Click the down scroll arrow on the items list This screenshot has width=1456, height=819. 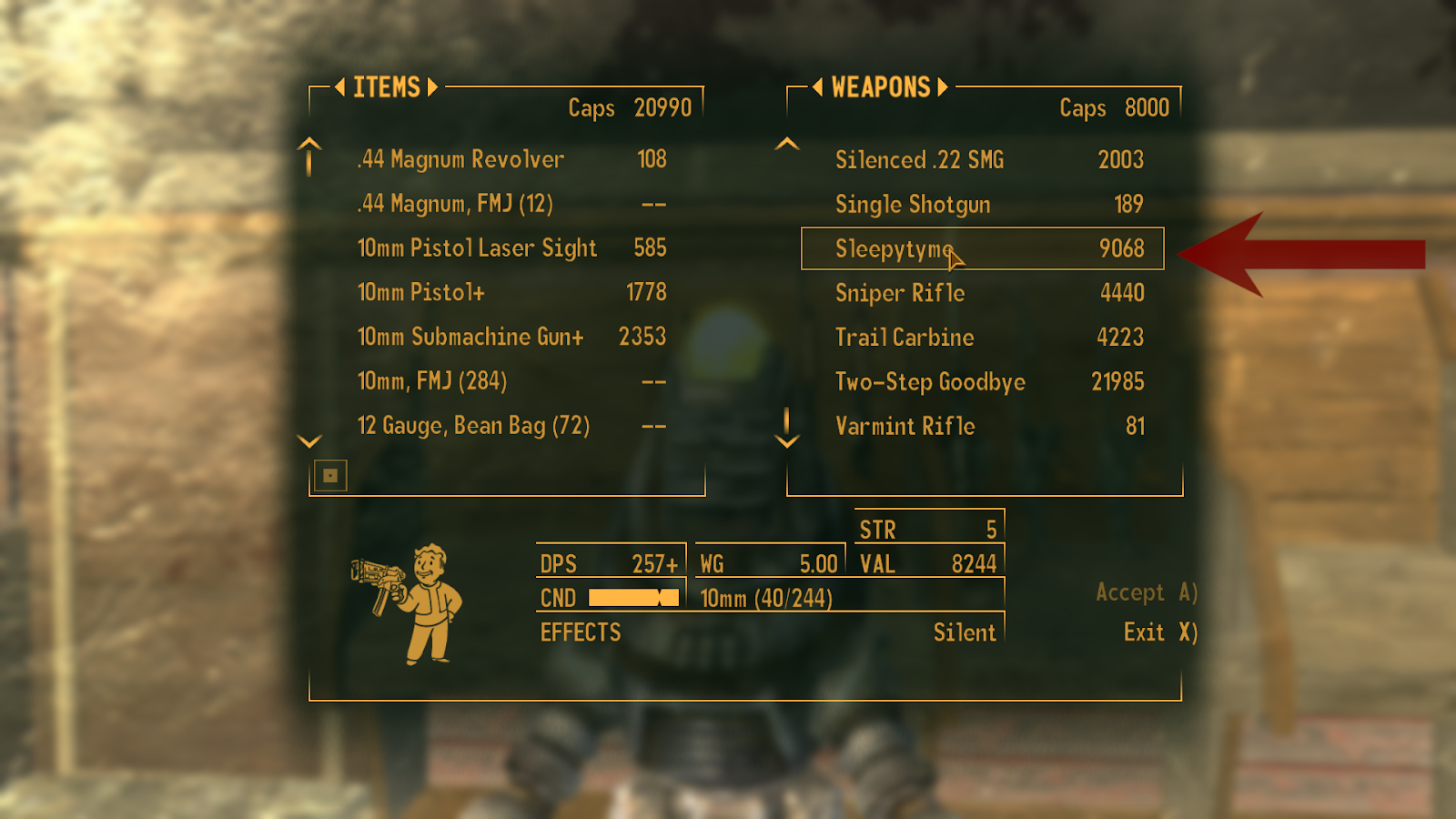point(308,442)
